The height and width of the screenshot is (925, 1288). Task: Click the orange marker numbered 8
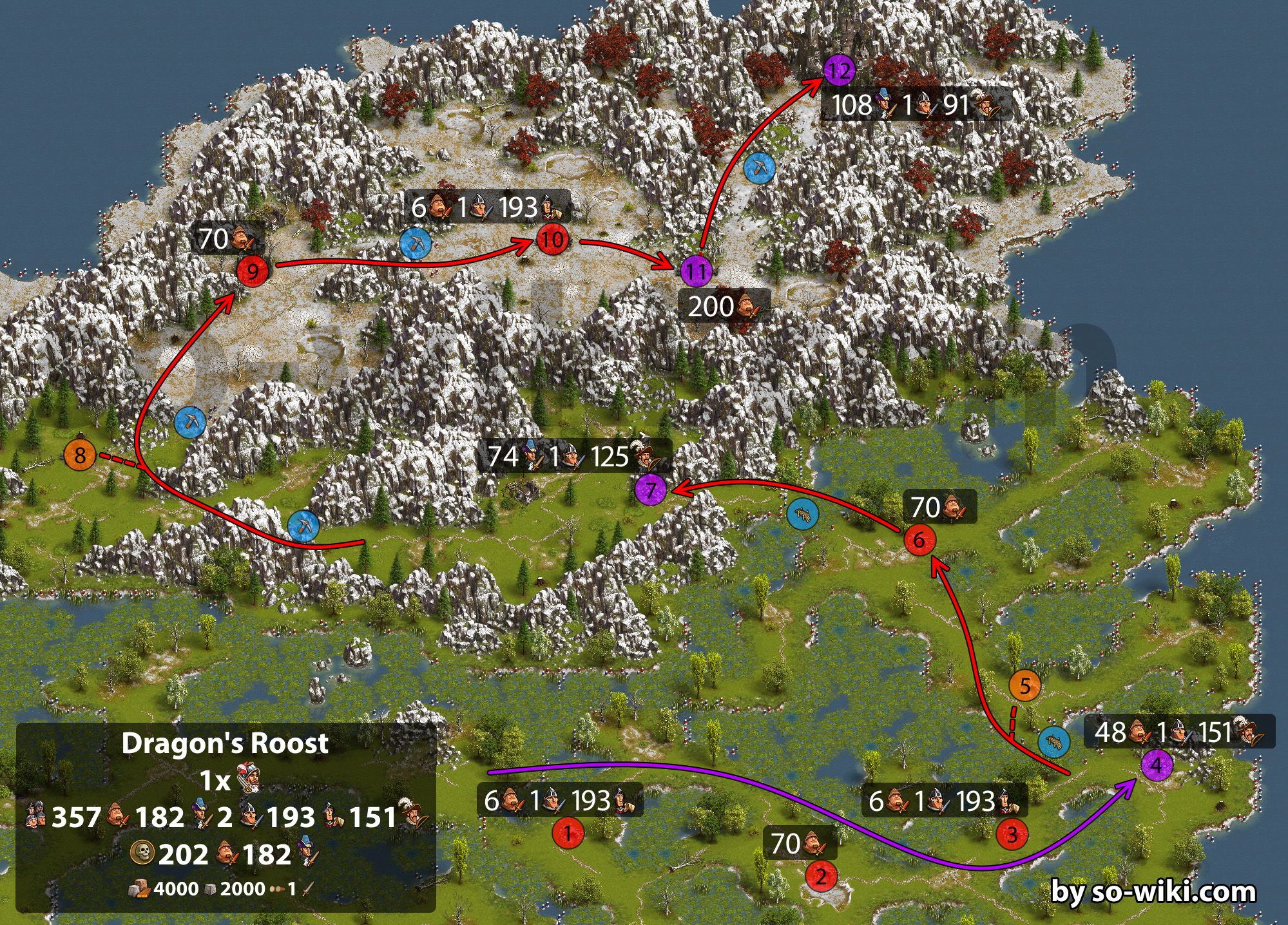(80, 455)
